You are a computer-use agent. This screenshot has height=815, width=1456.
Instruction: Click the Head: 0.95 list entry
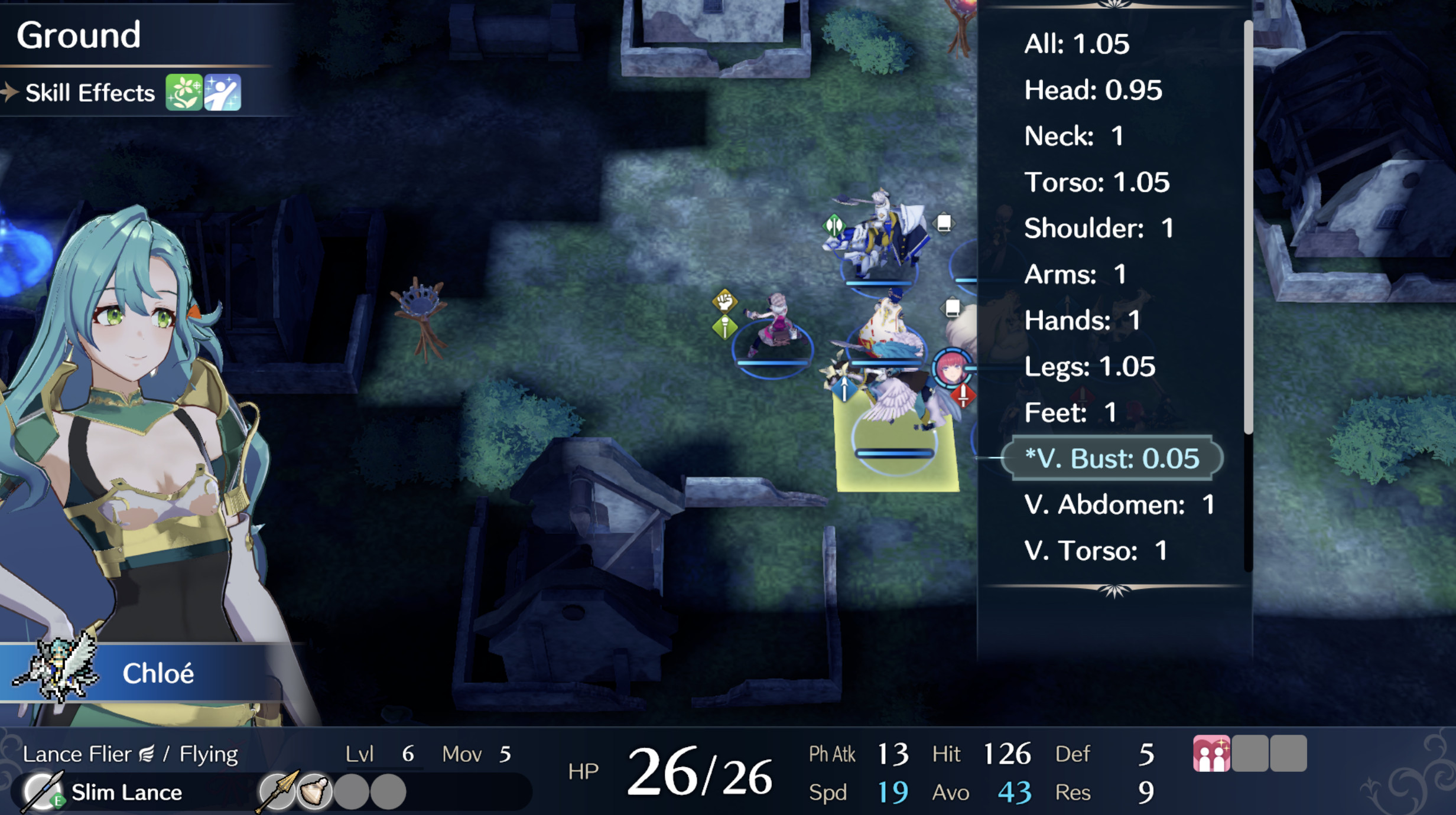click(x=1092, y=90)
